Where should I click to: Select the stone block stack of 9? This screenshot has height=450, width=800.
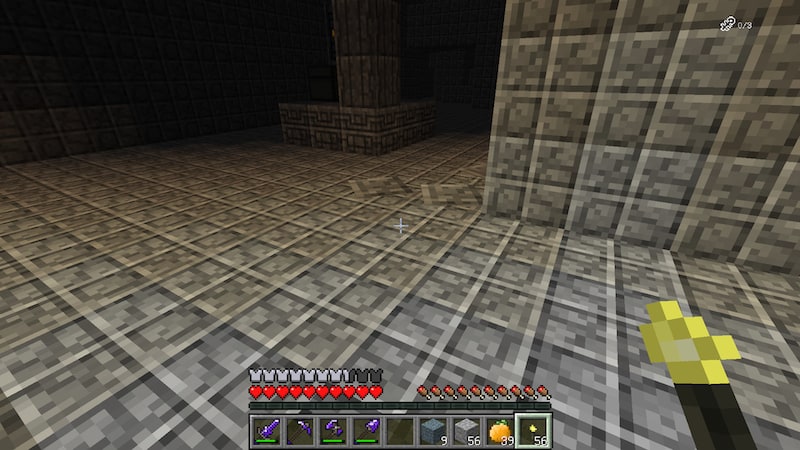[x=432, y=431]
